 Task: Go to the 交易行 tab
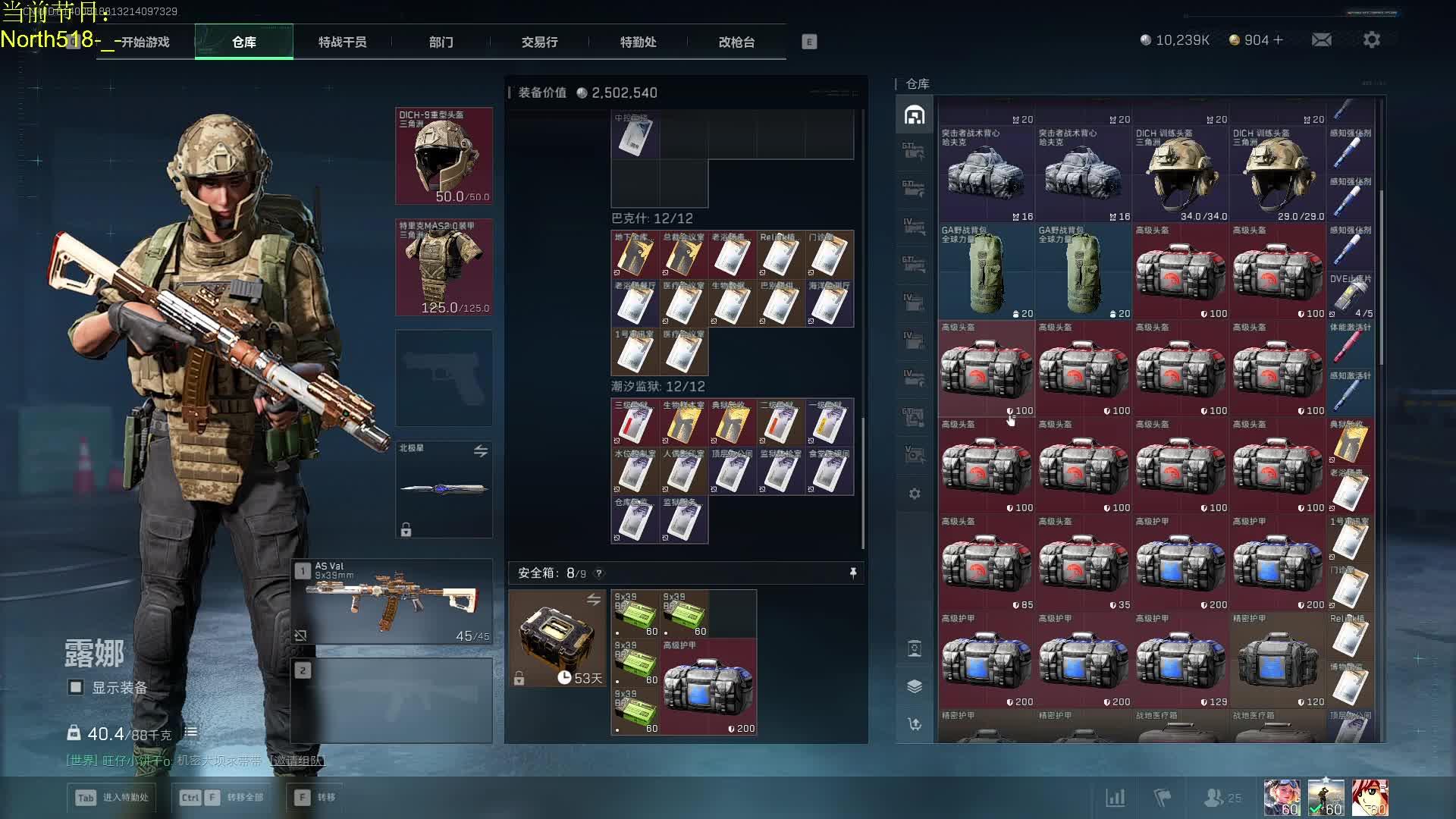tap(539, 42)
